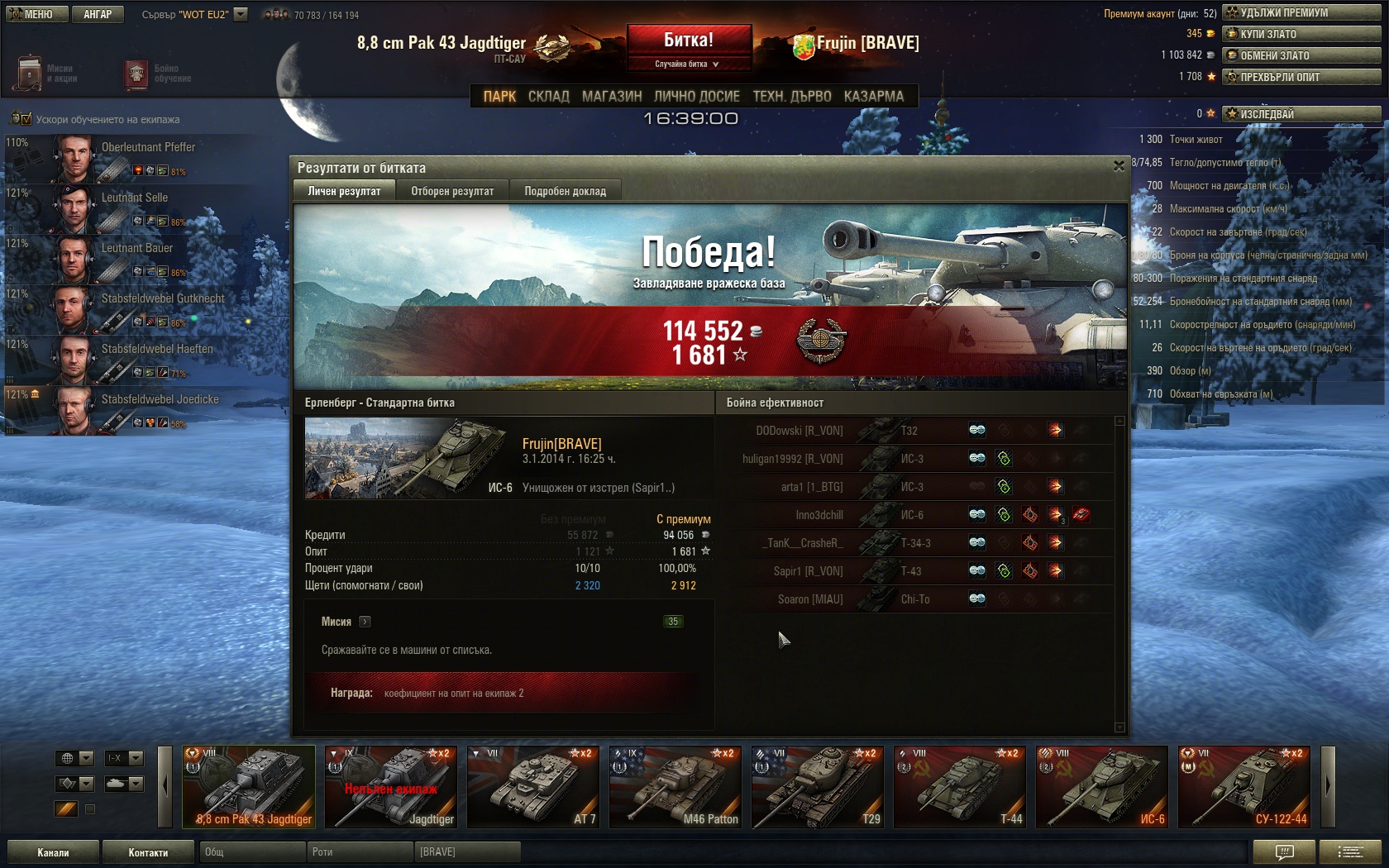
Task: Open the server selection dropdown
Action: coord(241,14)
